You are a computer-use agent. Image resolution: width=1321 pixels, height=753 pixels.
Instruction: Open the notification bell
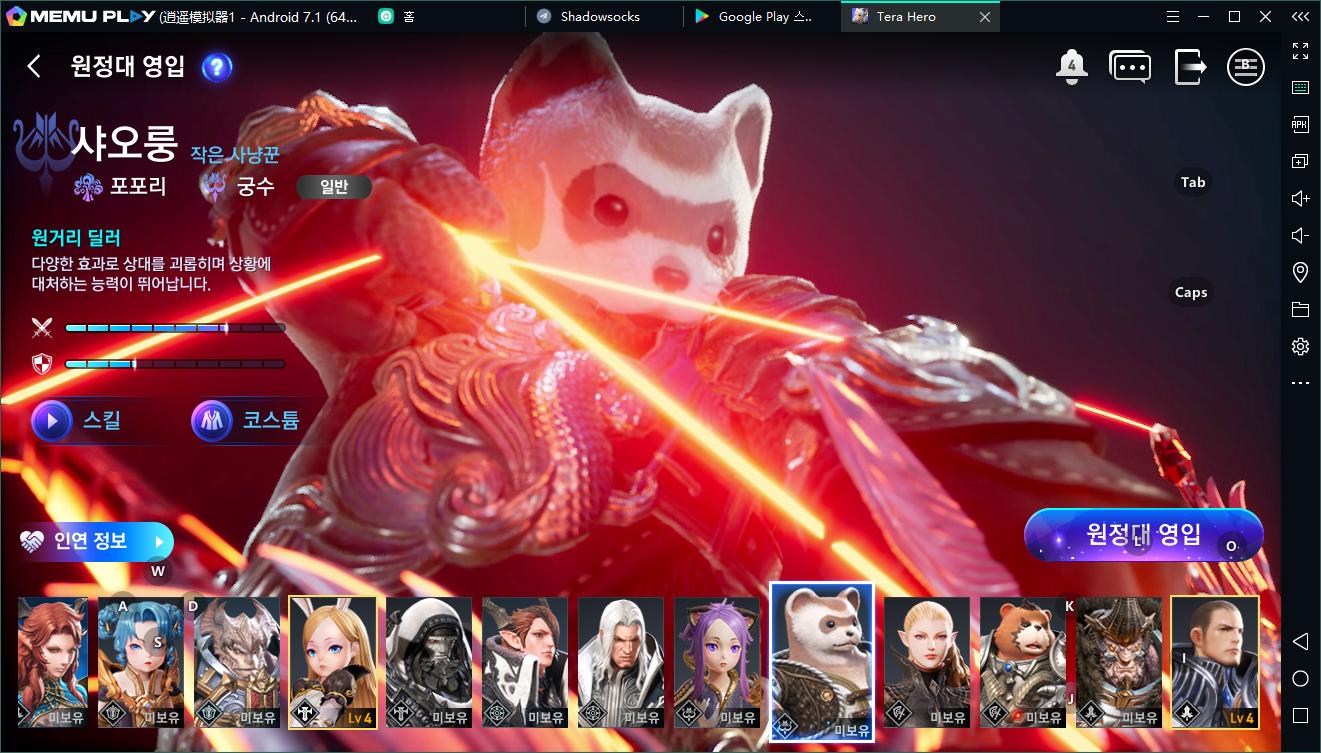pos(1071,67)
